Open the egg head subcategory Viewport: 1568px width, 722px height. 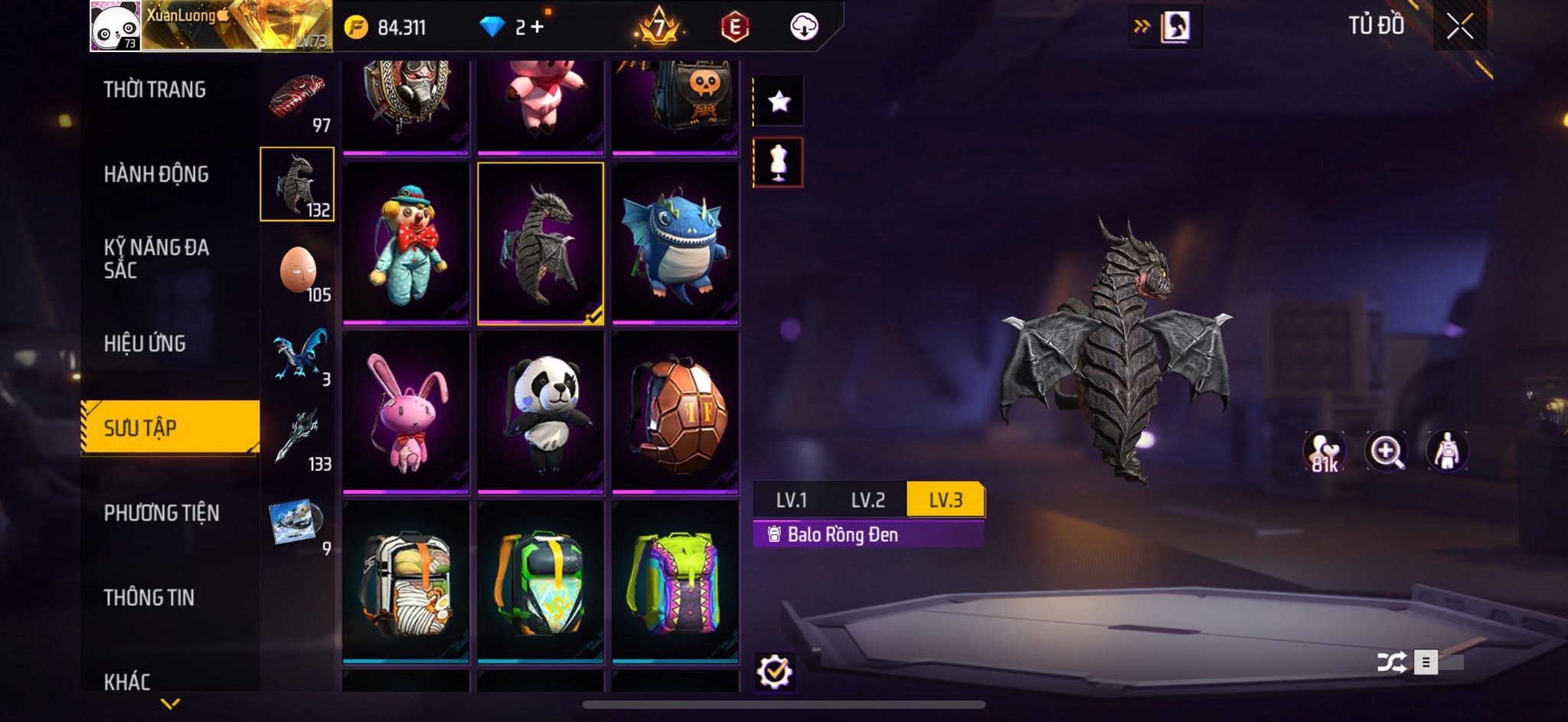298,270
